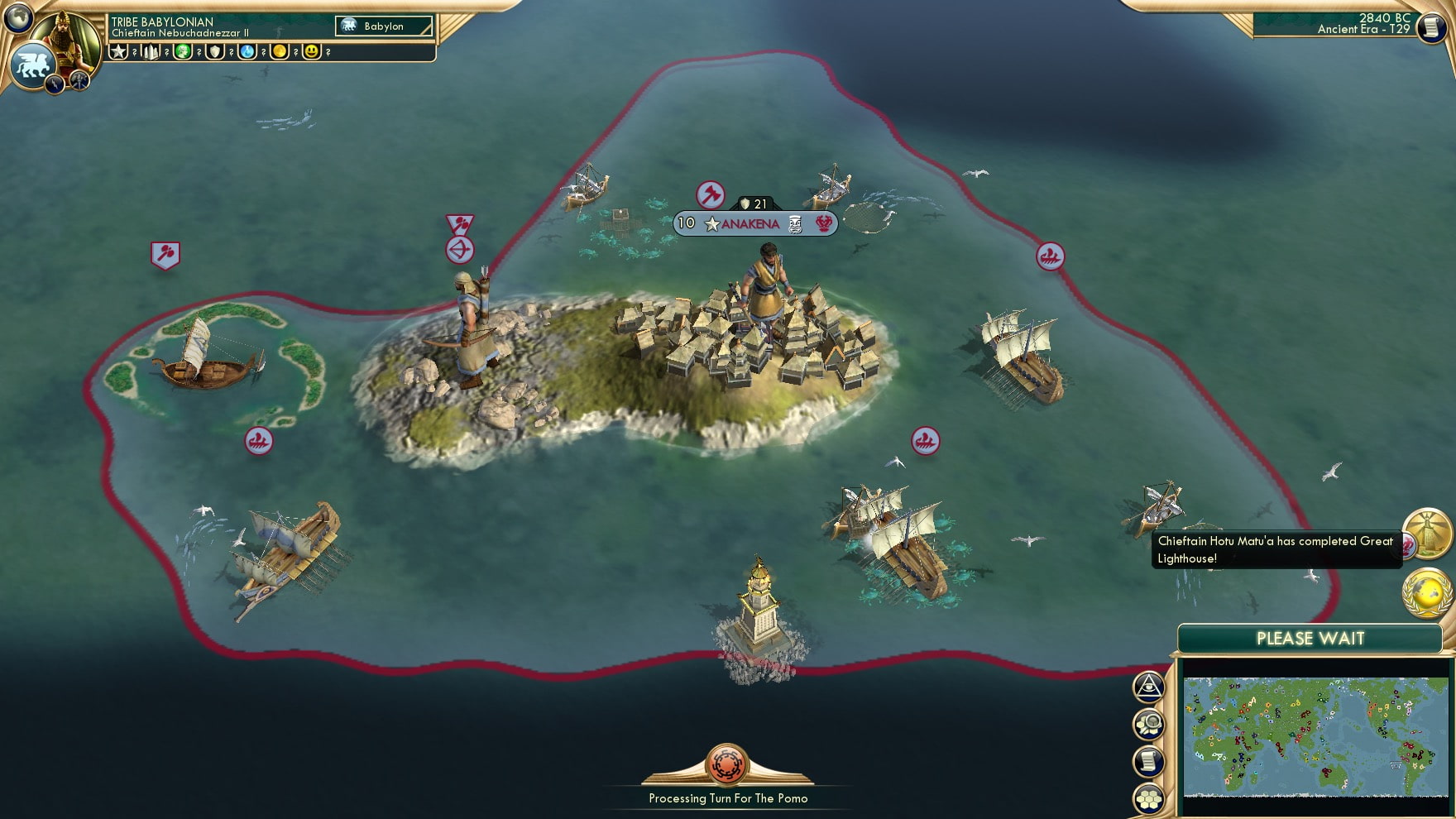
Task: Open the hex grid map options button
Action: tap(1149, 798)
